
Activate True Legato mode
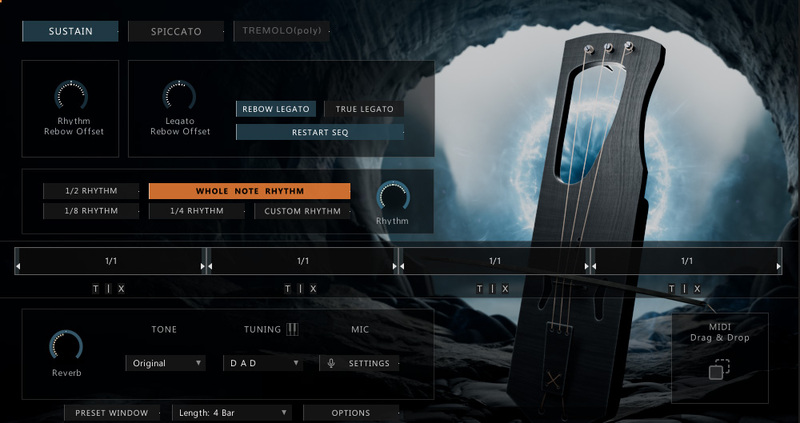364,109
